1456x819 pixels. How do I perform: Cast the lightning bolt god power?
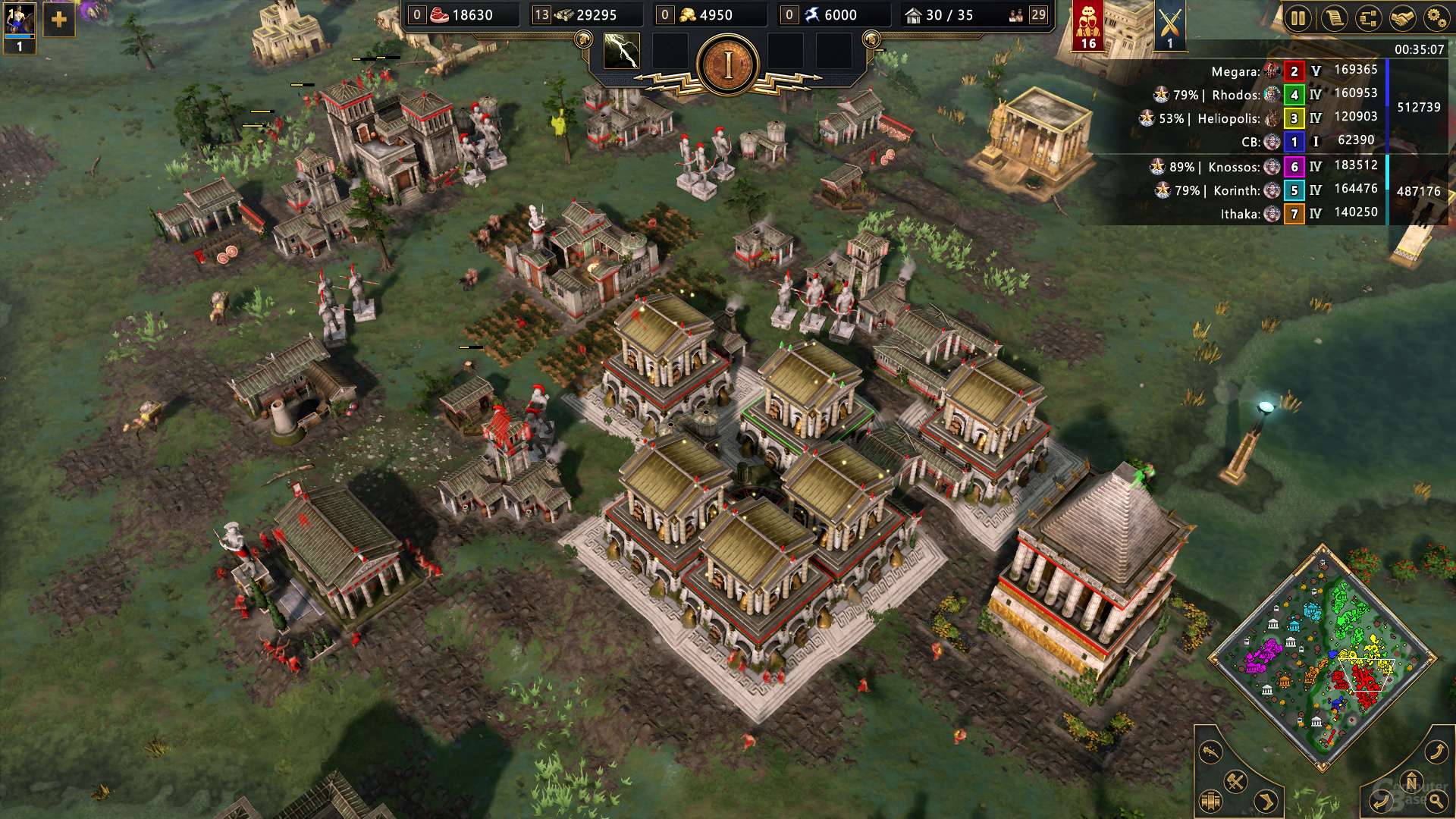[621, 52]
